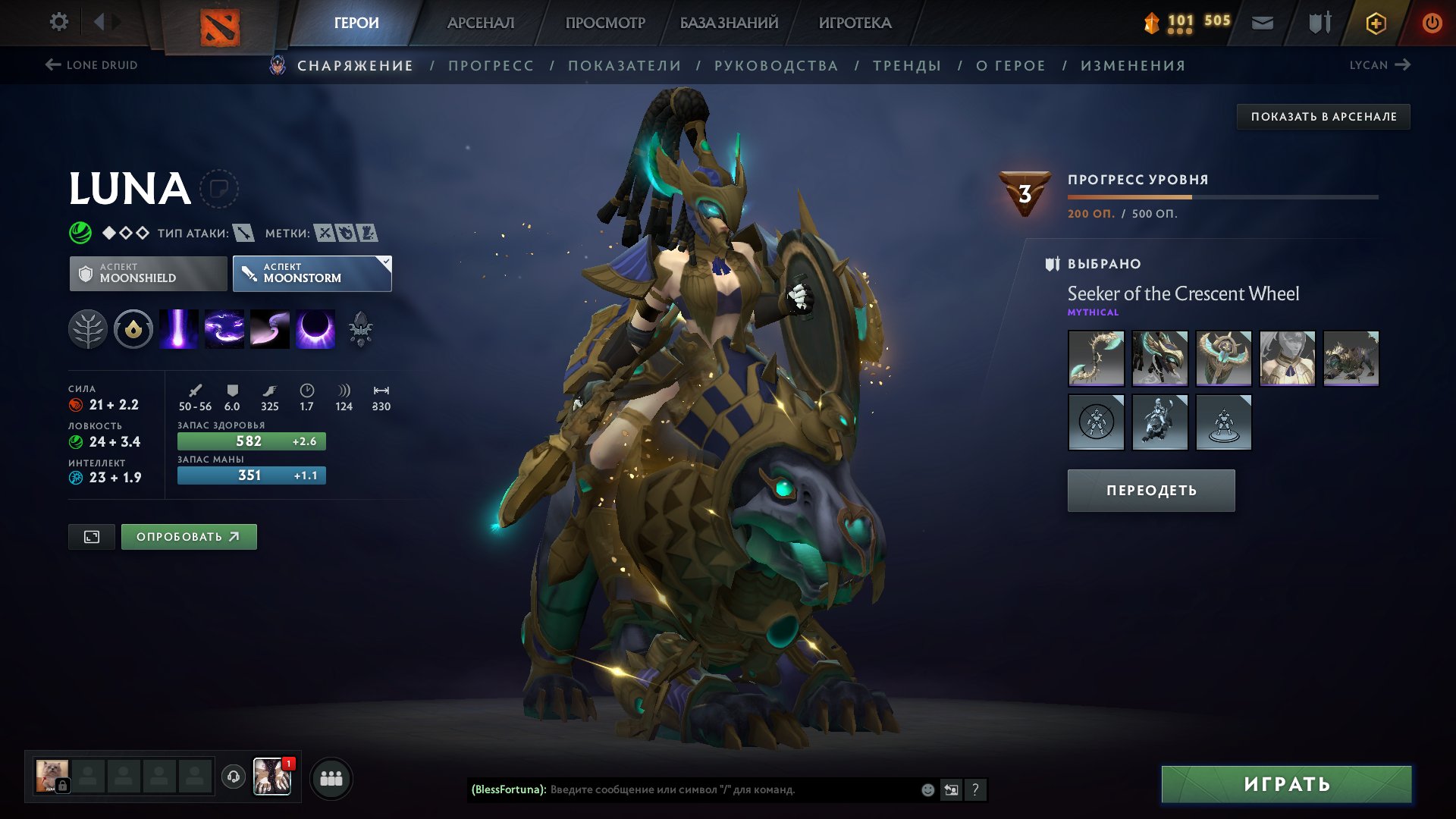Click the Показать в арсенале button
This screenshot has height=819, width=1456.
1323,117
